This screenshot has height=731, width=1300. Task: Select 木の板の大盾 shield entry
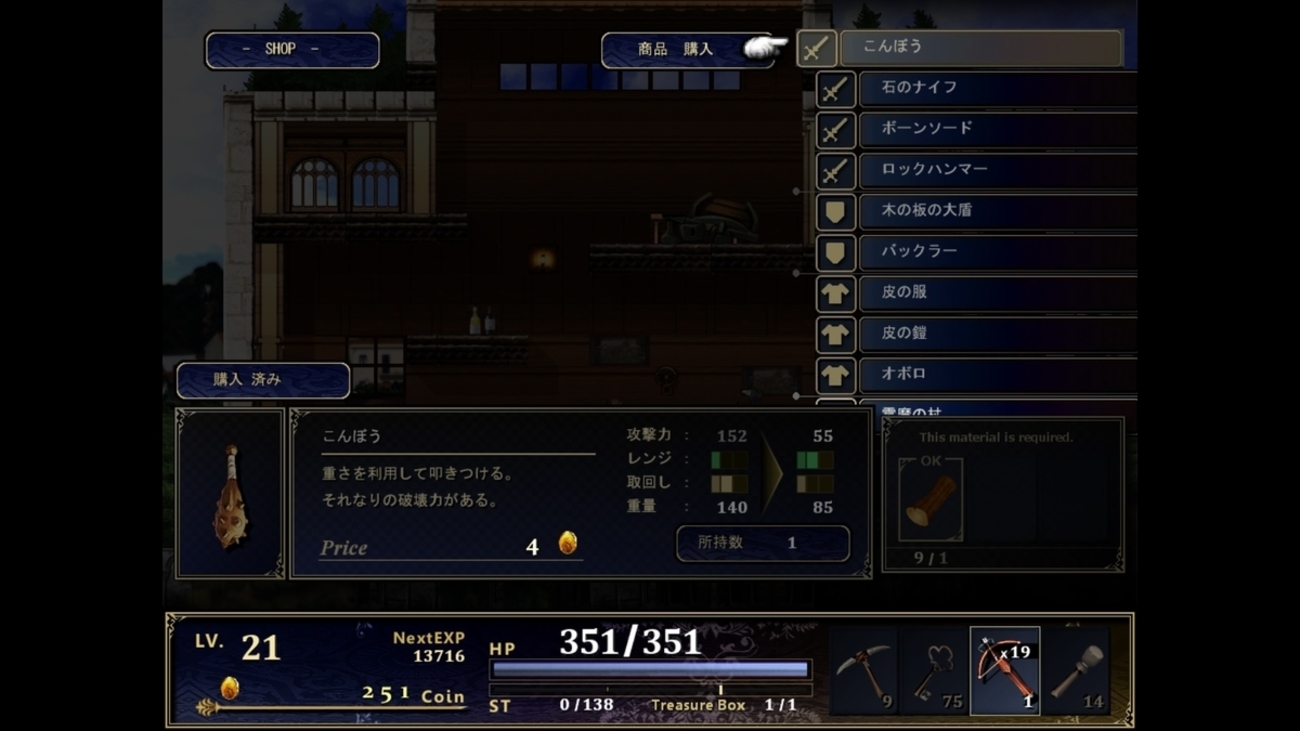pos(996,211)
